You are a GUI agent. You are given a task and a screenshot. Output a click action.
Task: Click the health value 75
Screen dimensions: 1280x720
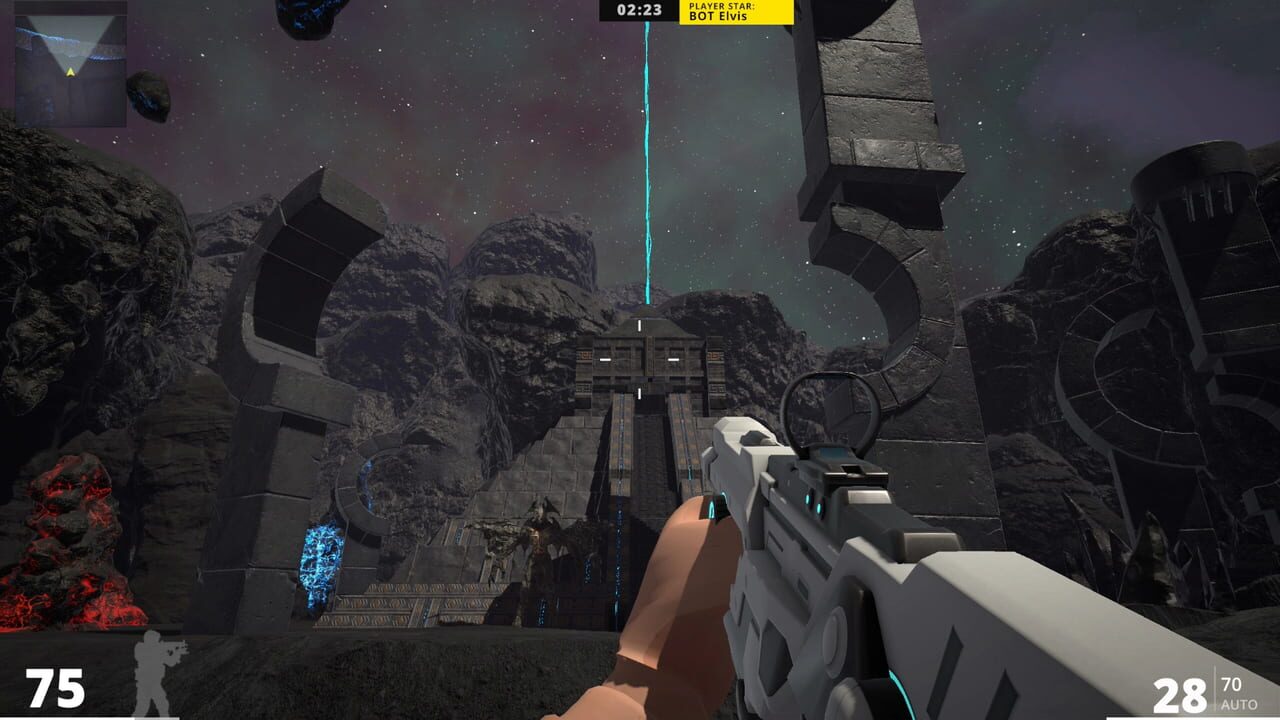click(57, 688)
